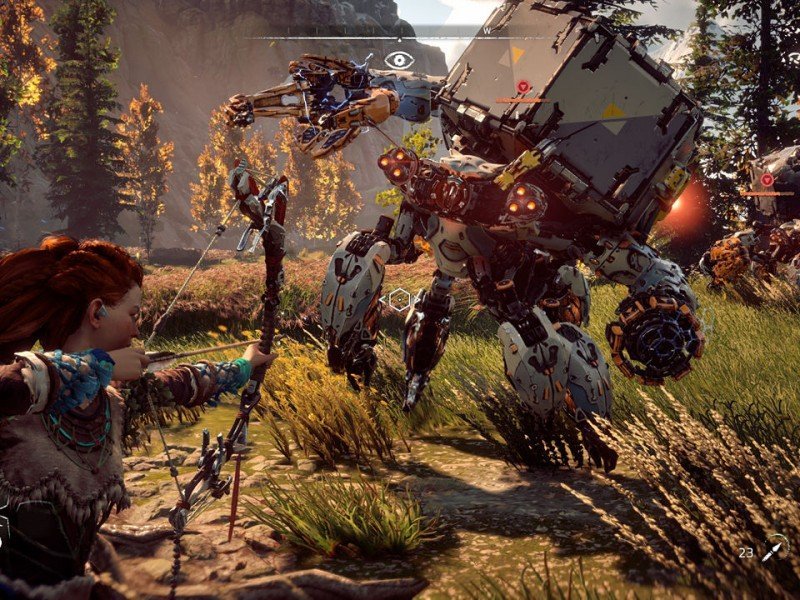Select the compass bar's W heading marker
Viewport: 800px width, 600px height.
487,31
